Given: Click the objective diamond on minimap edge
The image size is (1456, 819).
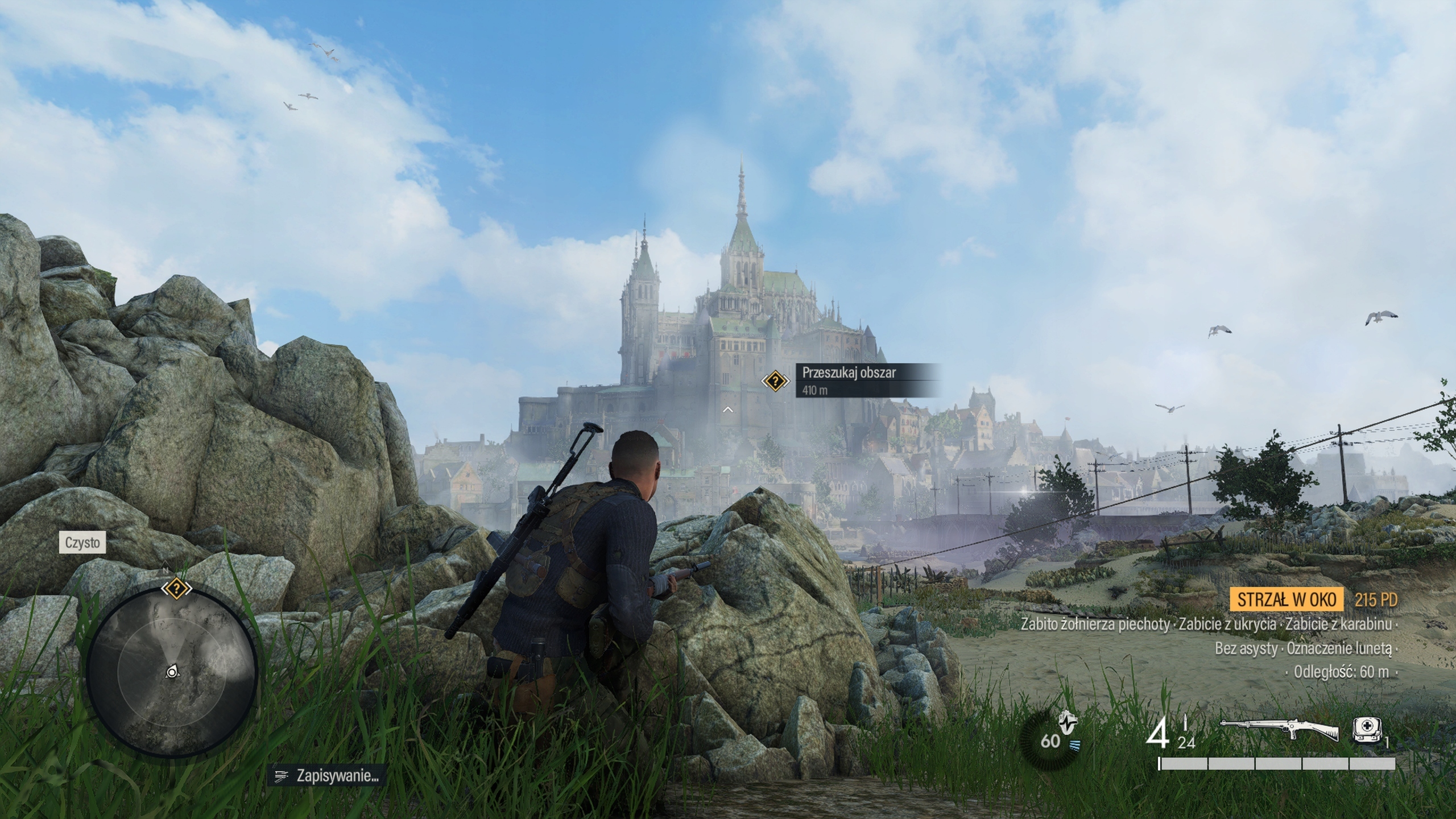Looking at the screenshot, I should tap(176, 588).
